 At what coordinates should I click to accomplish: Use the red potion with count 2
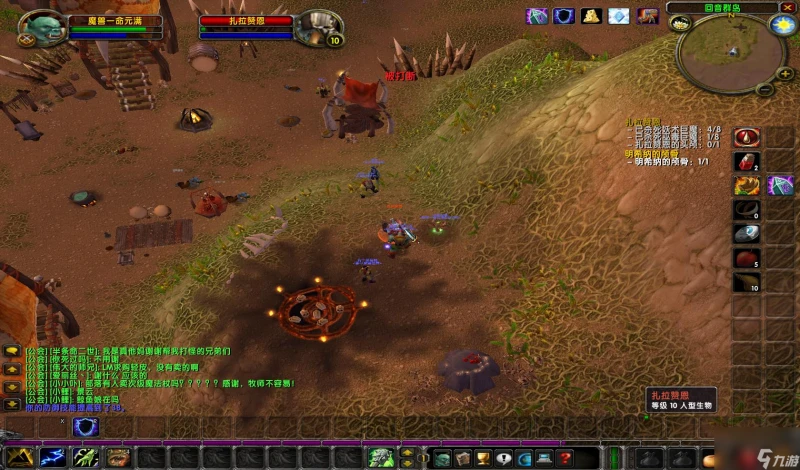coord(747,161)
